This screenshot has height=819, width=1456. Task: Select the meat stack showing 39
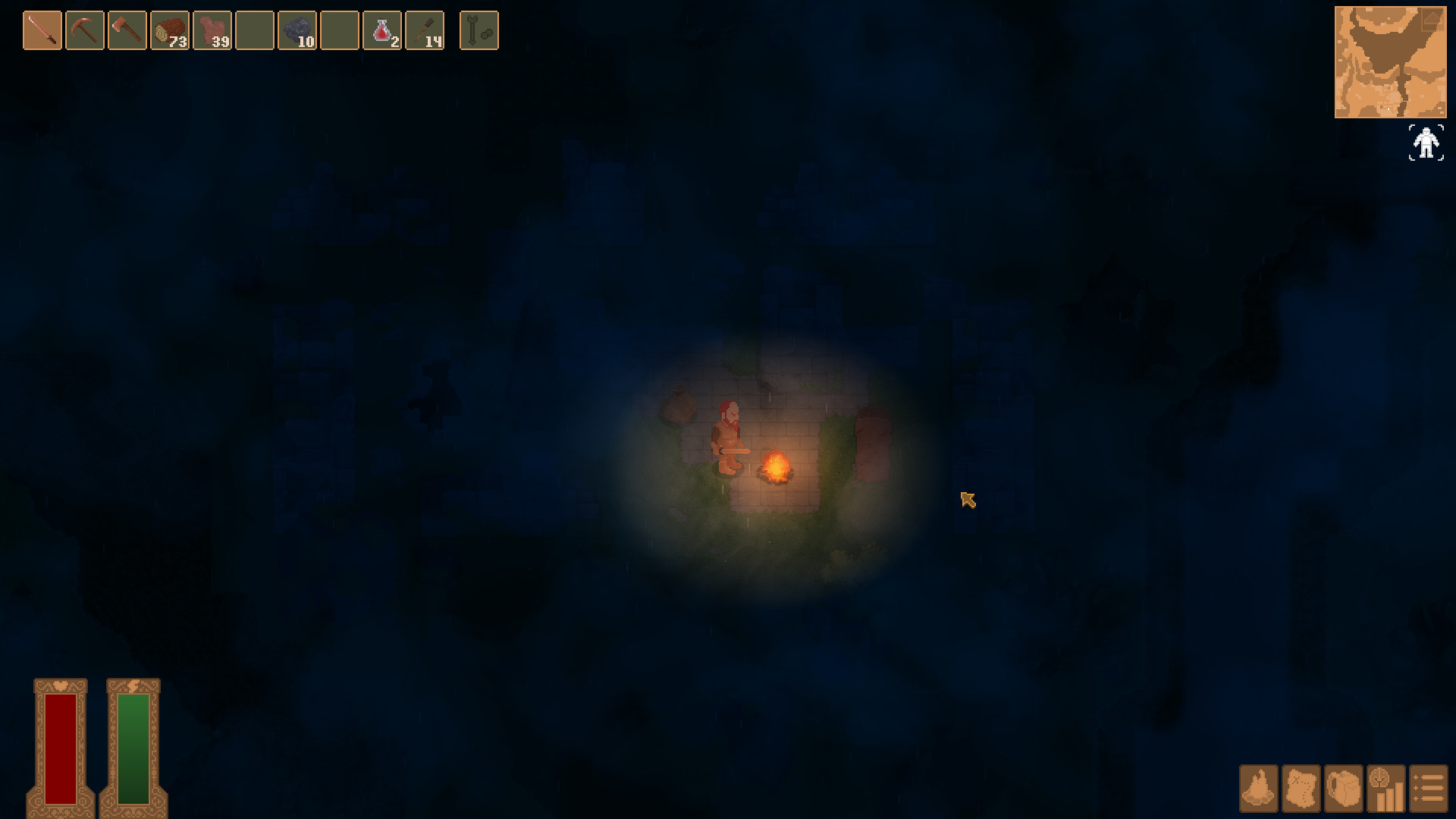click(212, 30)
